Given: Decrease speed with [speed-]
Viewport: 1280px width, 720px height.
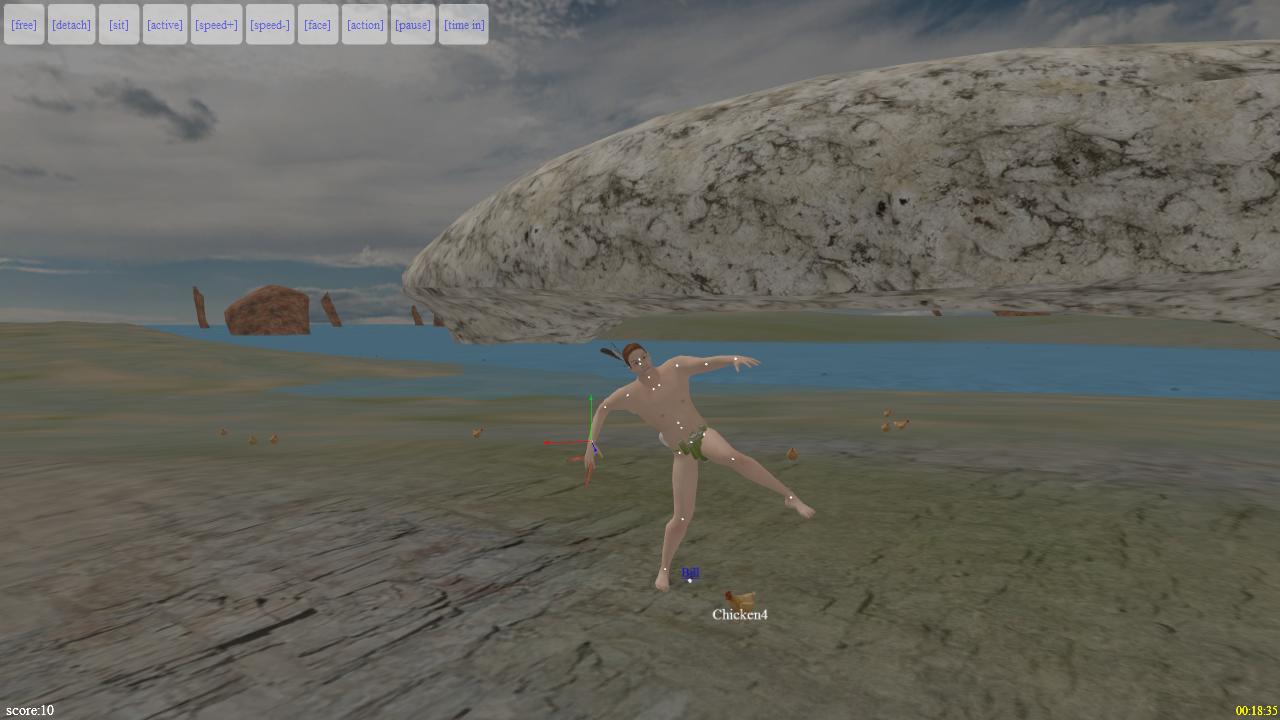Looking at the screenshot, I should 270,24.
